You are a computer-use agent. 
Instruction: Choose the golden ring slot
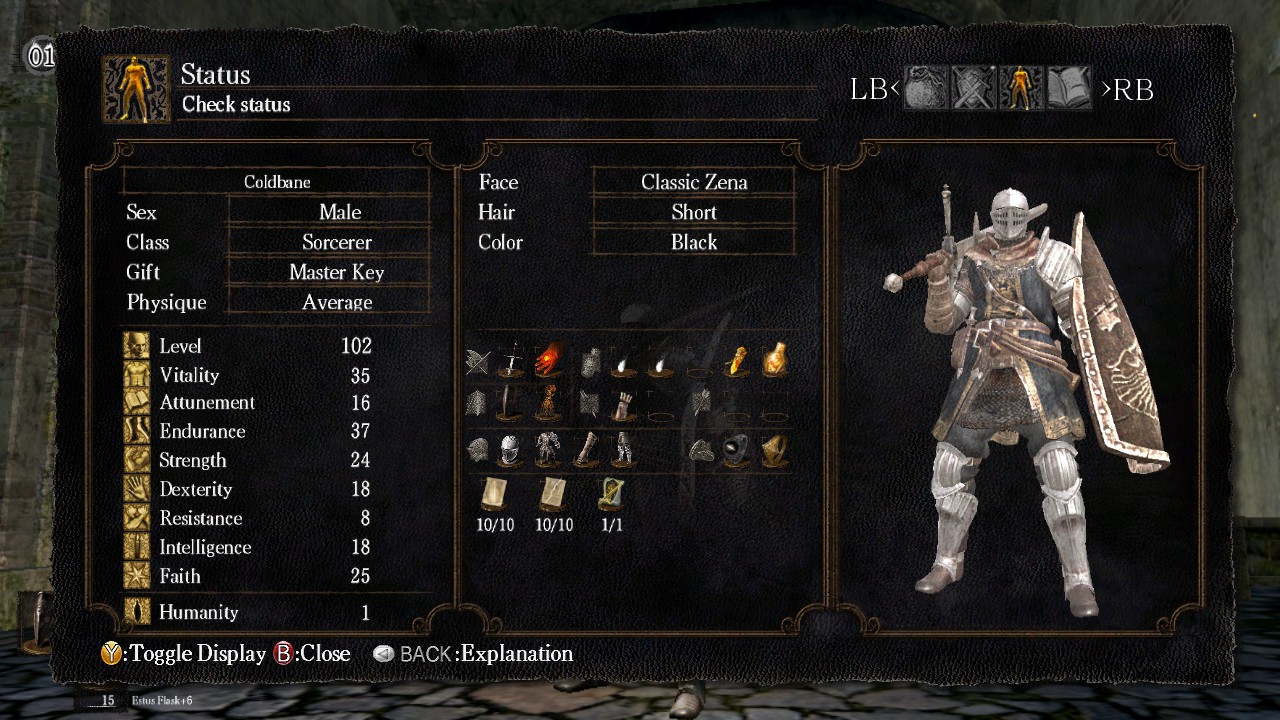773,449
